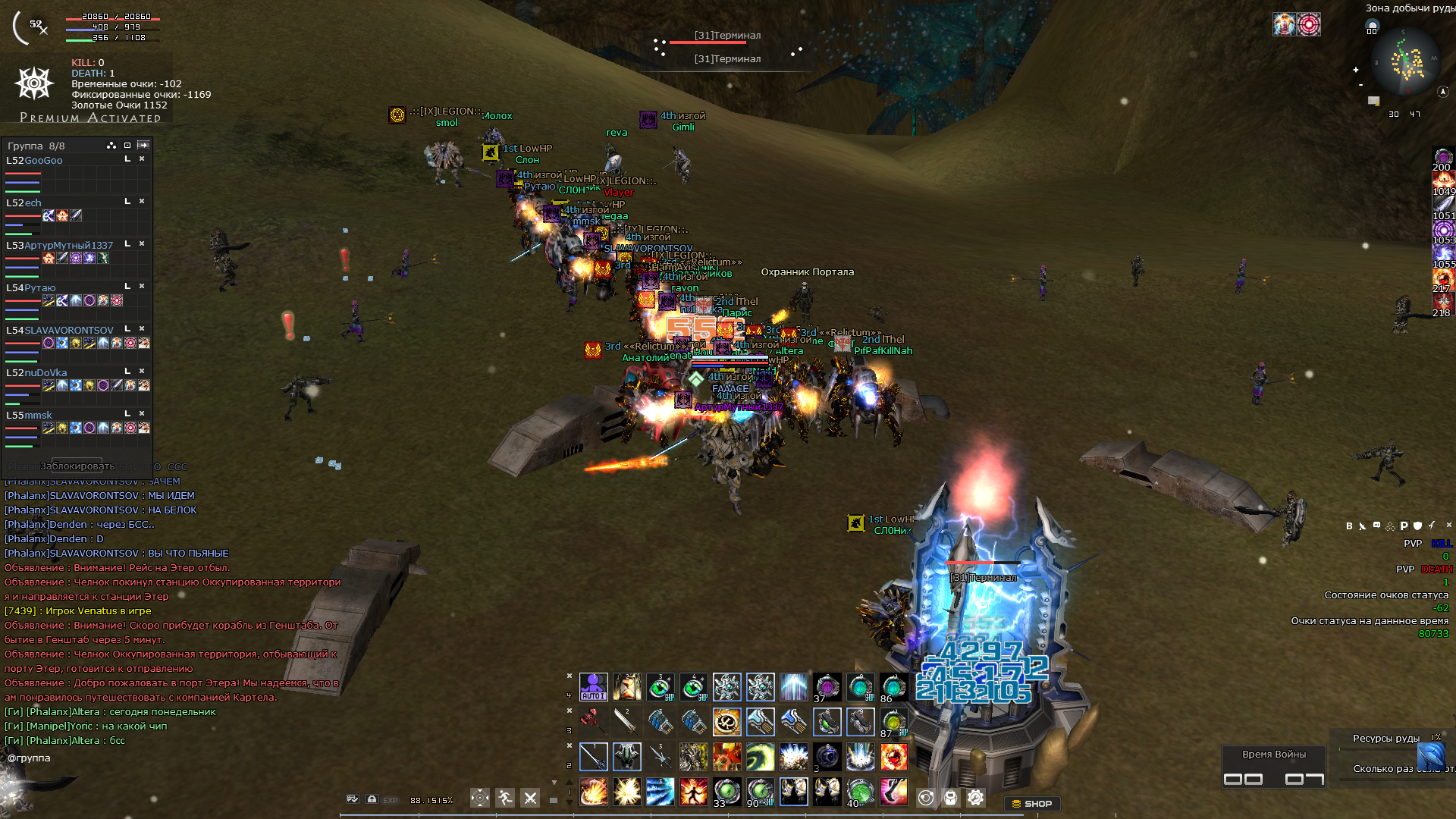Click the running man movement toggle
The height and width of the screenshot is (819, 1456).
pyautogui.click(x=505, y=798)
